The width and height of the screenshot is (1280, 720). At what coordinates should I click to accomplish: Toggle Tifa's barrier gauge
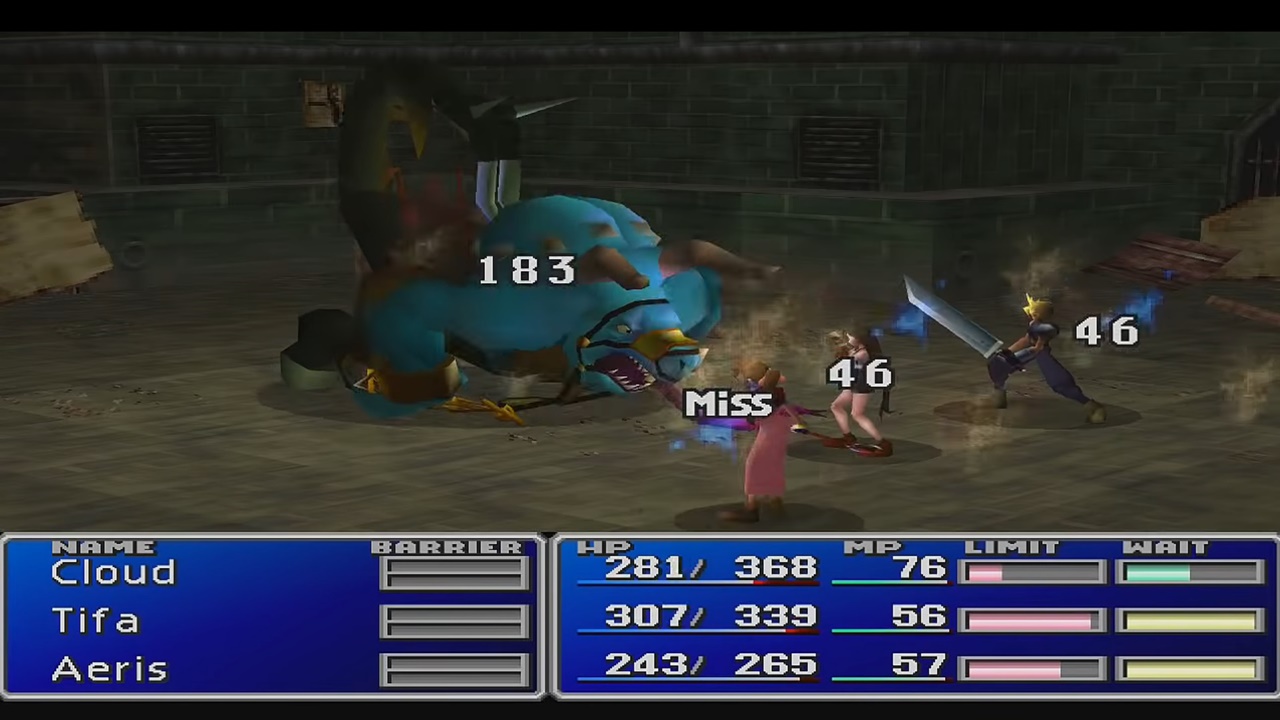(455, 619)
